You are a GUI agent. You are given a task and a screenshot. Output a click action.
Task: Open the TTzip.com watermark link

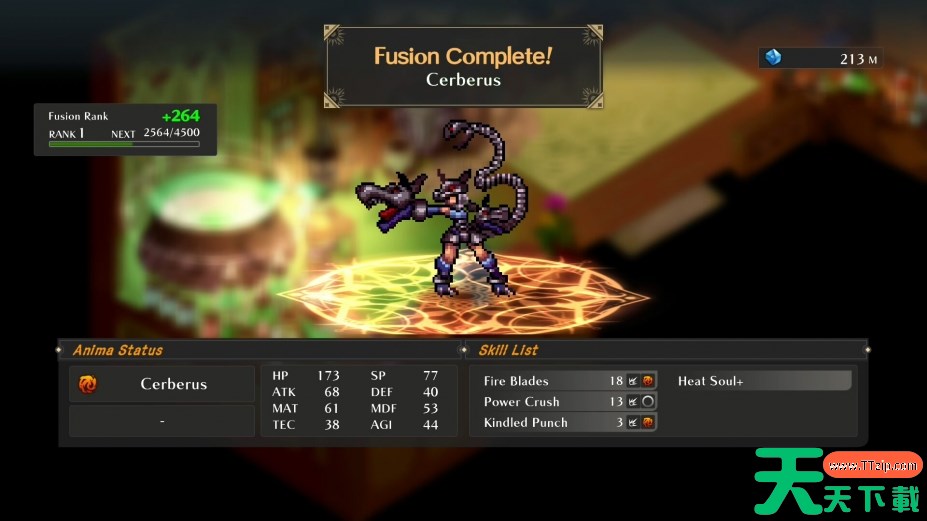point(872,465)
